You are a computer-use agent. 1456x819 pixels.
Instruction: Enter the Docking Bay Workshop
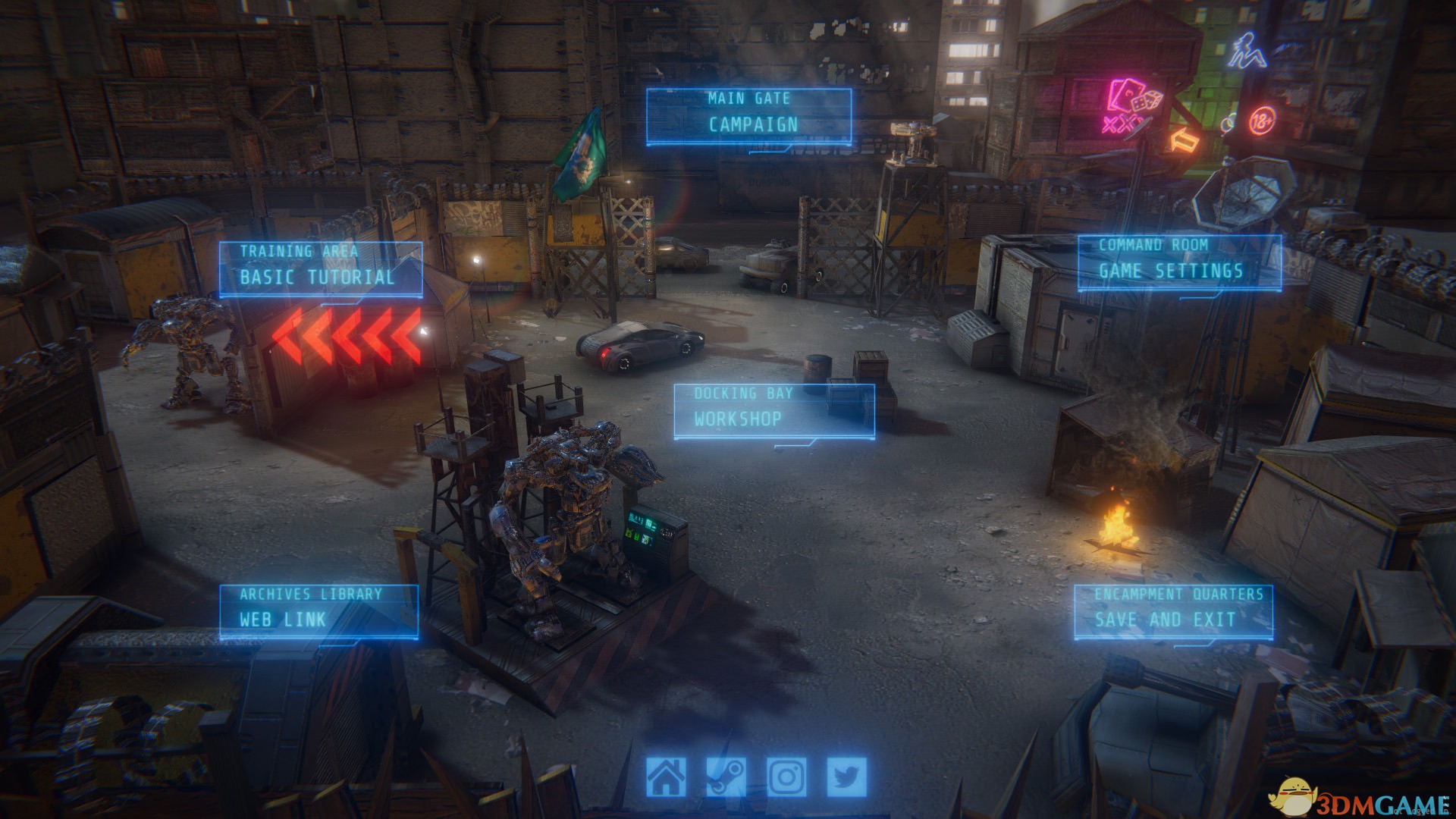click(773, 411)
